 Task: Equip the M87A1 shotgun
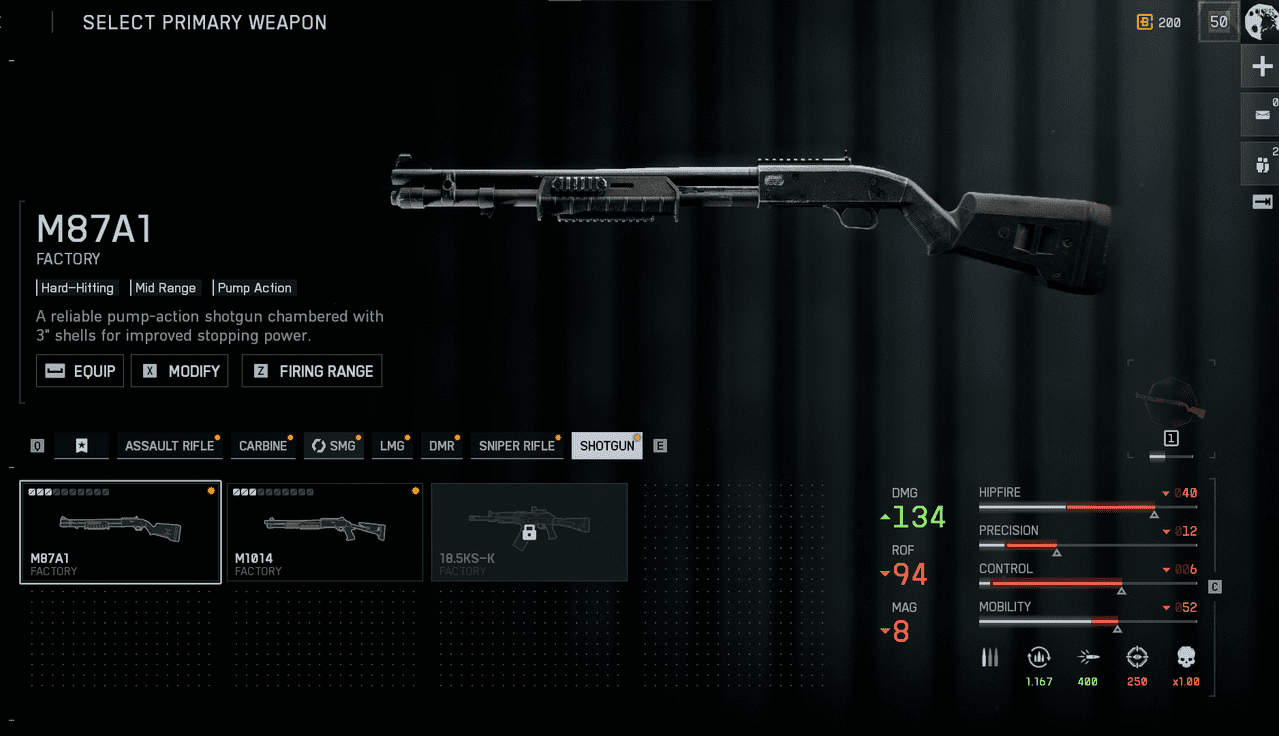point(80,371)
